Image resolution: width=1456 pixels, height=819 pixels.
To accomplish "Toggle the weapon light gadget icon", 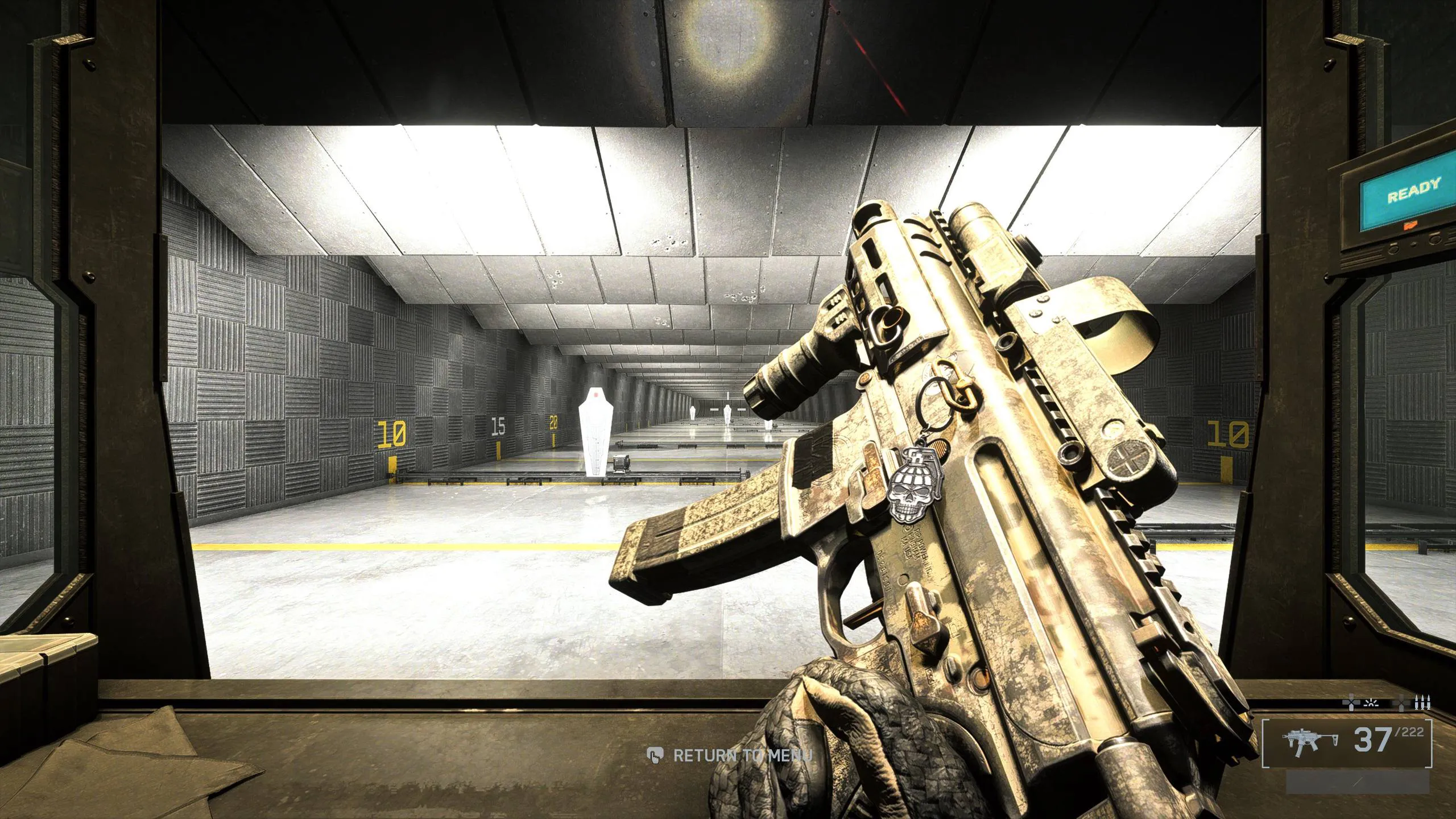I will point(1371,704).
